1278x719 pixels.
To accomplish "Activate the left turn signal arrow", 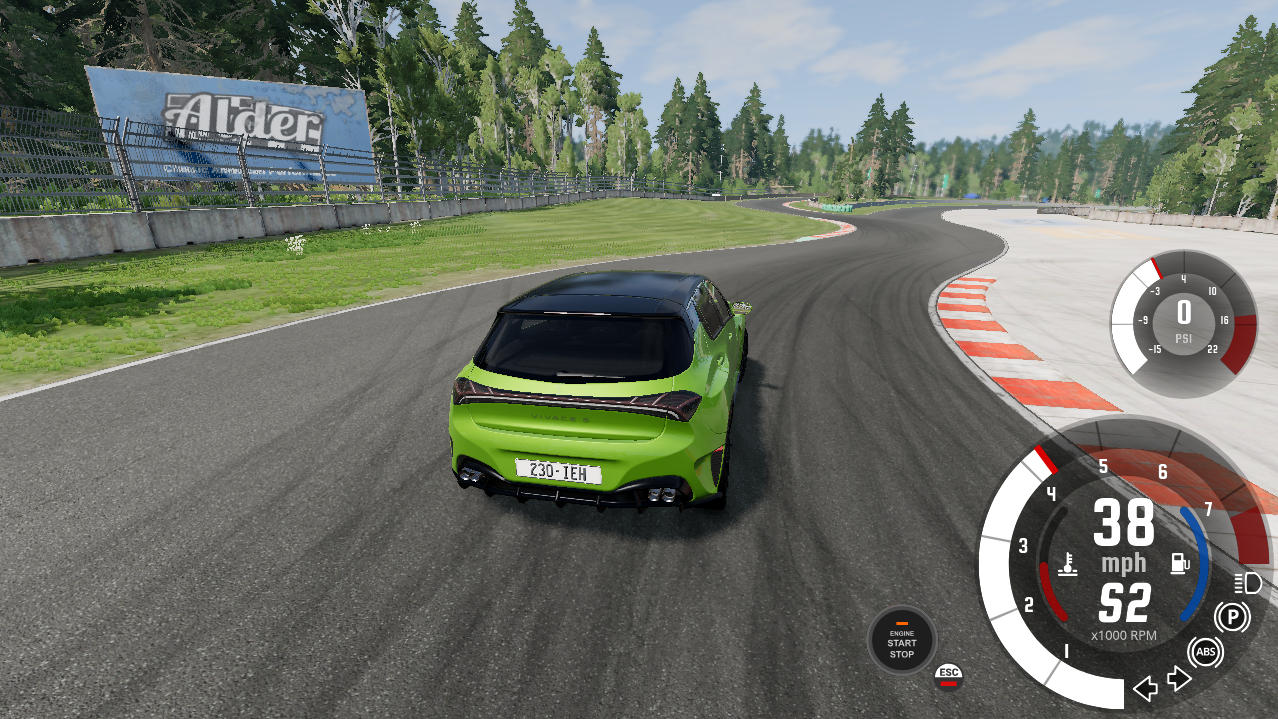I will coord(1146,688).
